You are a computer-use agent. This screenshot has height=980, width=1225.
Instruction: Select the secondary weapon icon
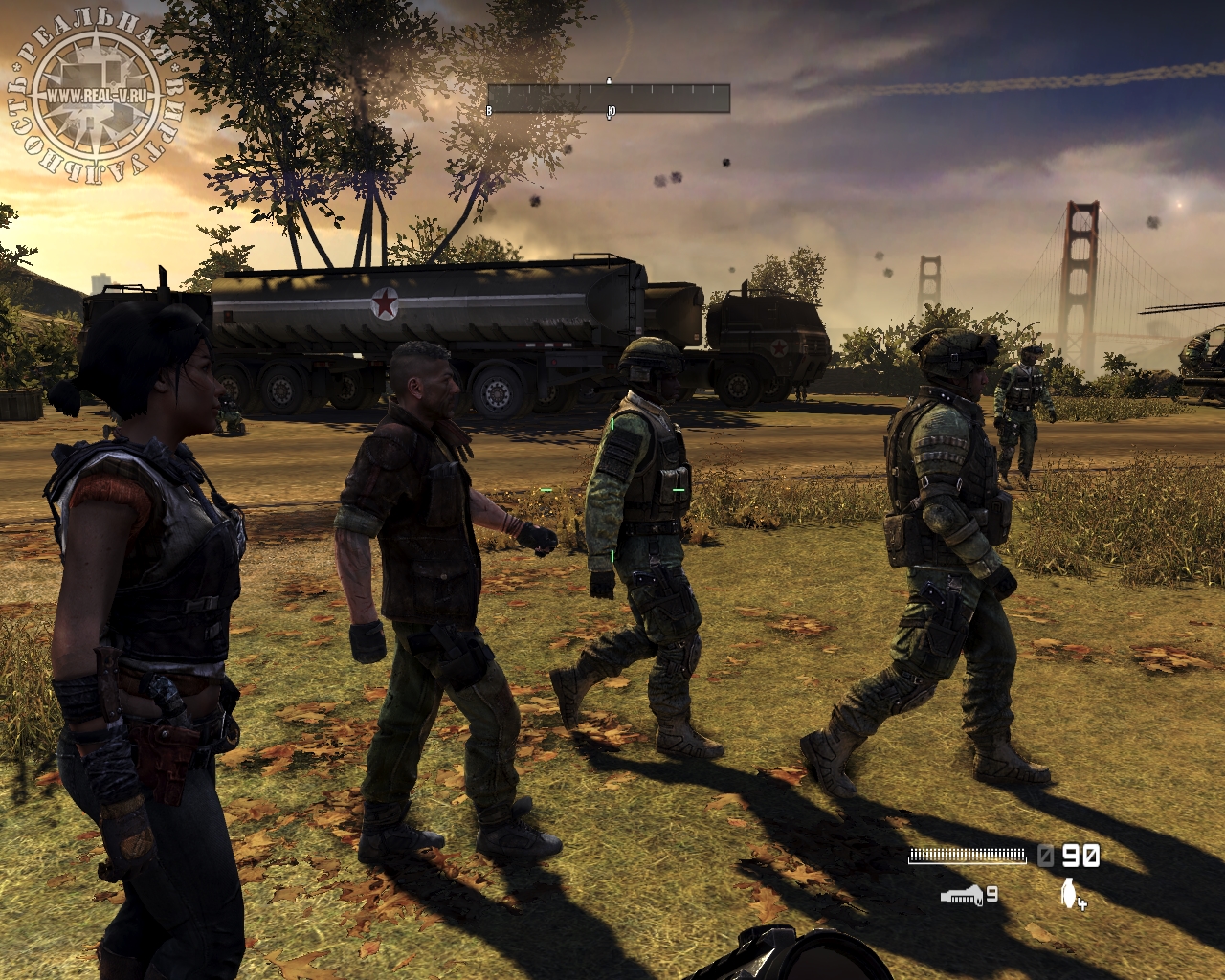pos(962,895)
